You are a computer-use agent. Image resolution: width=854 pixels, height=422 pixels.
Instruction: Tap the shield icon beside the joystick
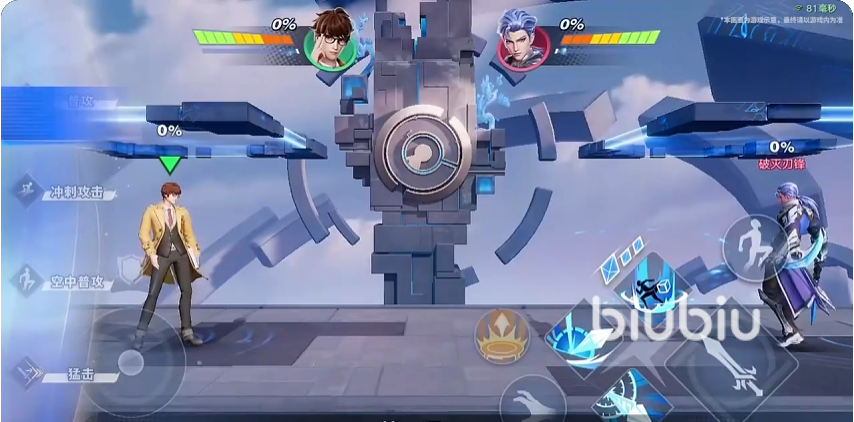tap(130, 267)
